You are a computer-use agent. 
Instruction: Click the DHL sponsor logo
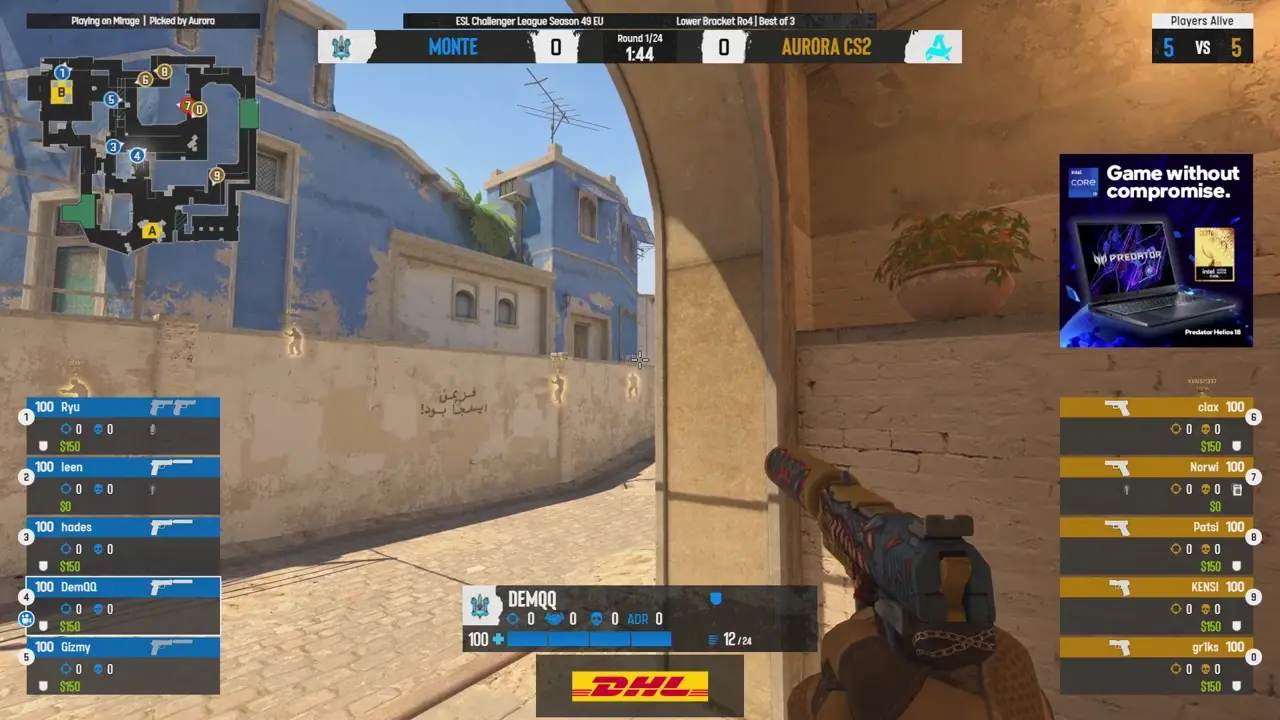(639, 686)
